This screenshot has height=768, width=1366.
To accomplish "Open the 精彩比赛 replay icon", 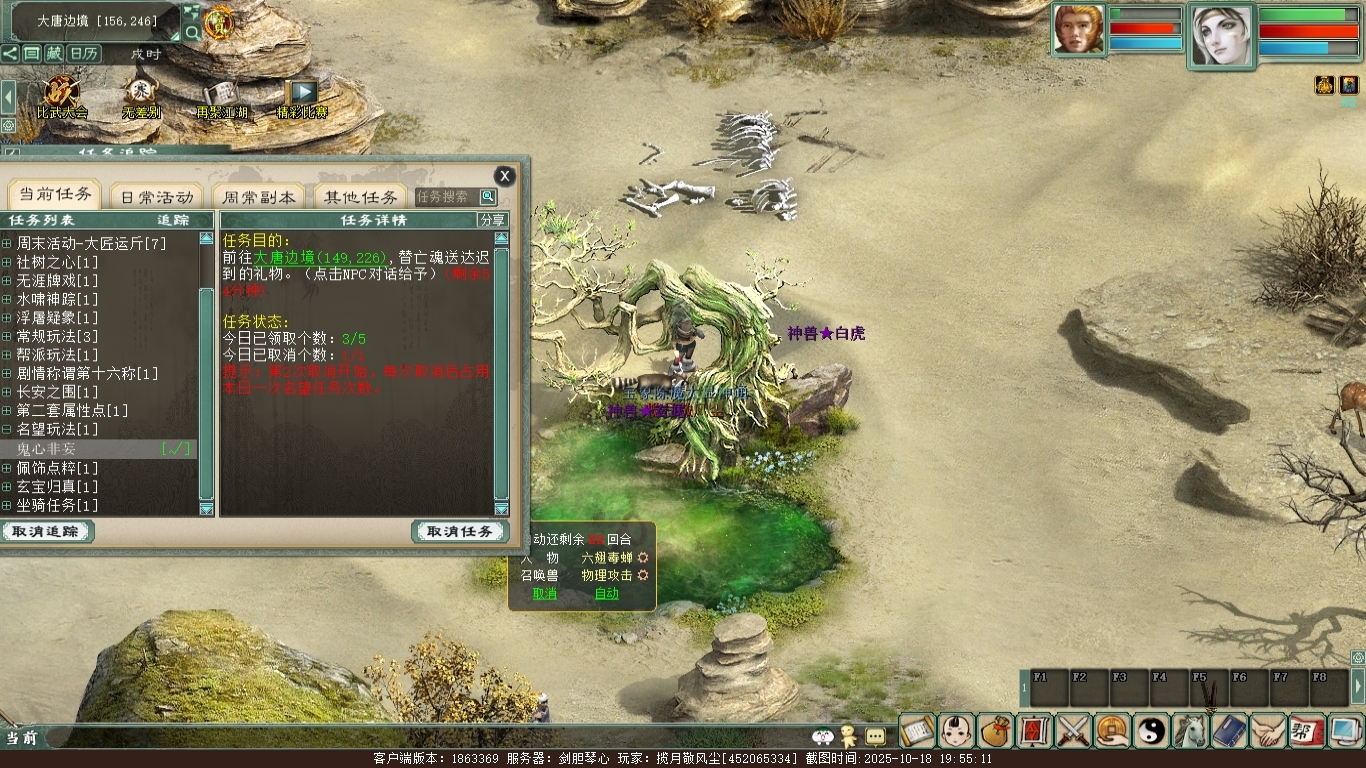I will coord(302,98).
